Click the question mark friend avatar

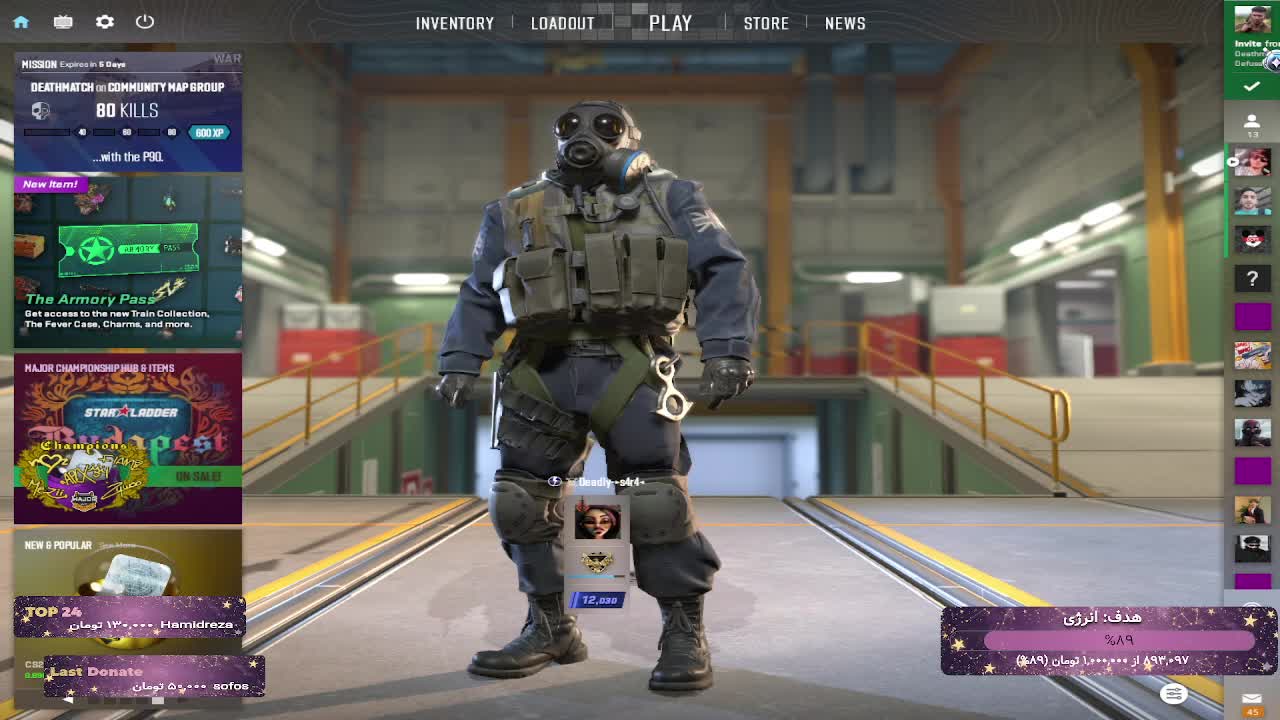[1252, 279]
